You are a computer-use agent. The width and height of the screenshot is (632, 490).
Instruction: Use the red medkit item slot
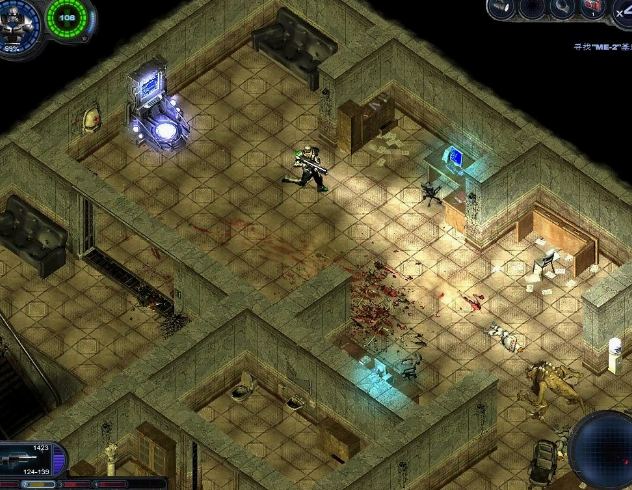[x=593, y=9]
